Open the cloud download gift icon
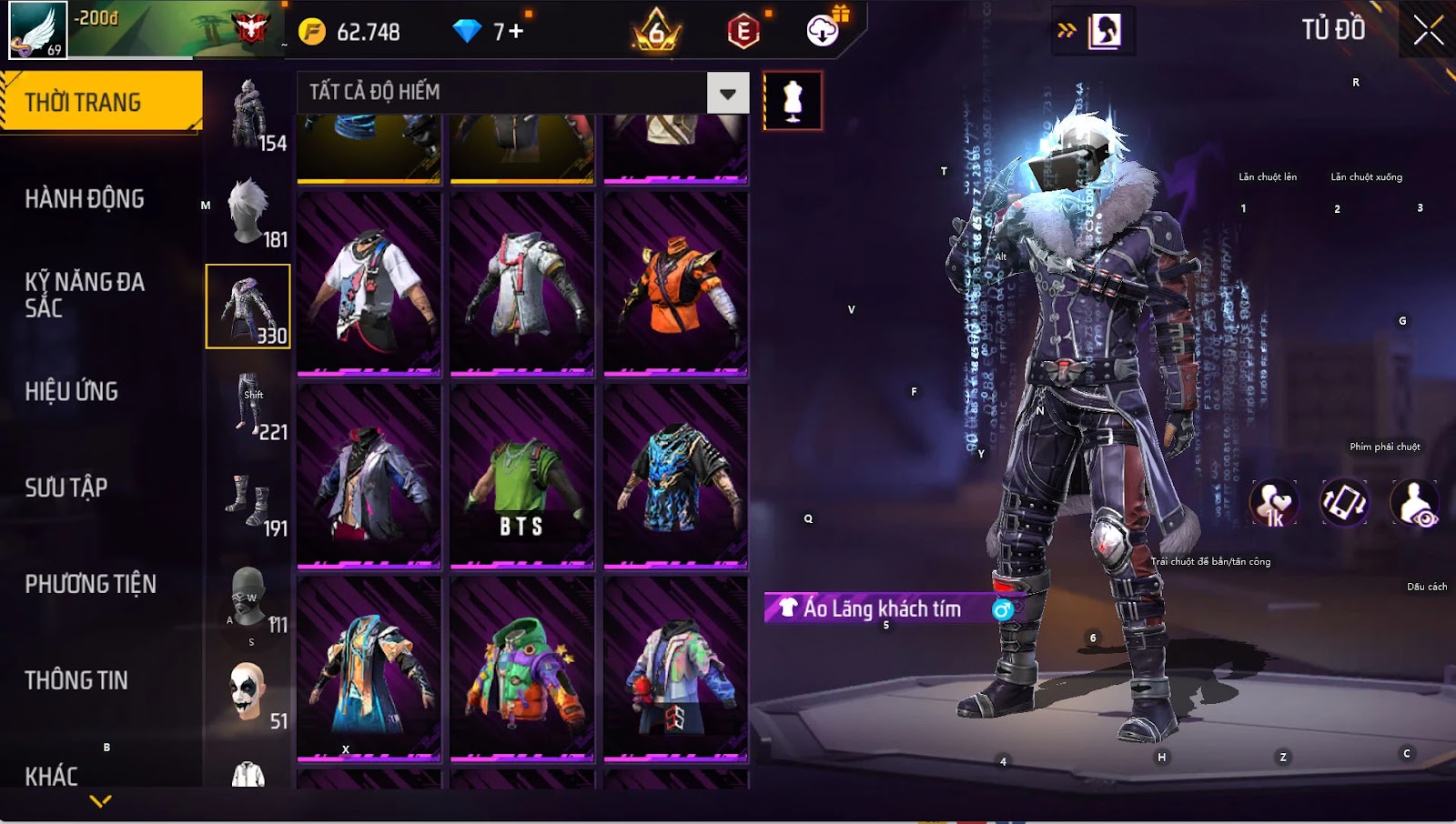 (824, 30)
